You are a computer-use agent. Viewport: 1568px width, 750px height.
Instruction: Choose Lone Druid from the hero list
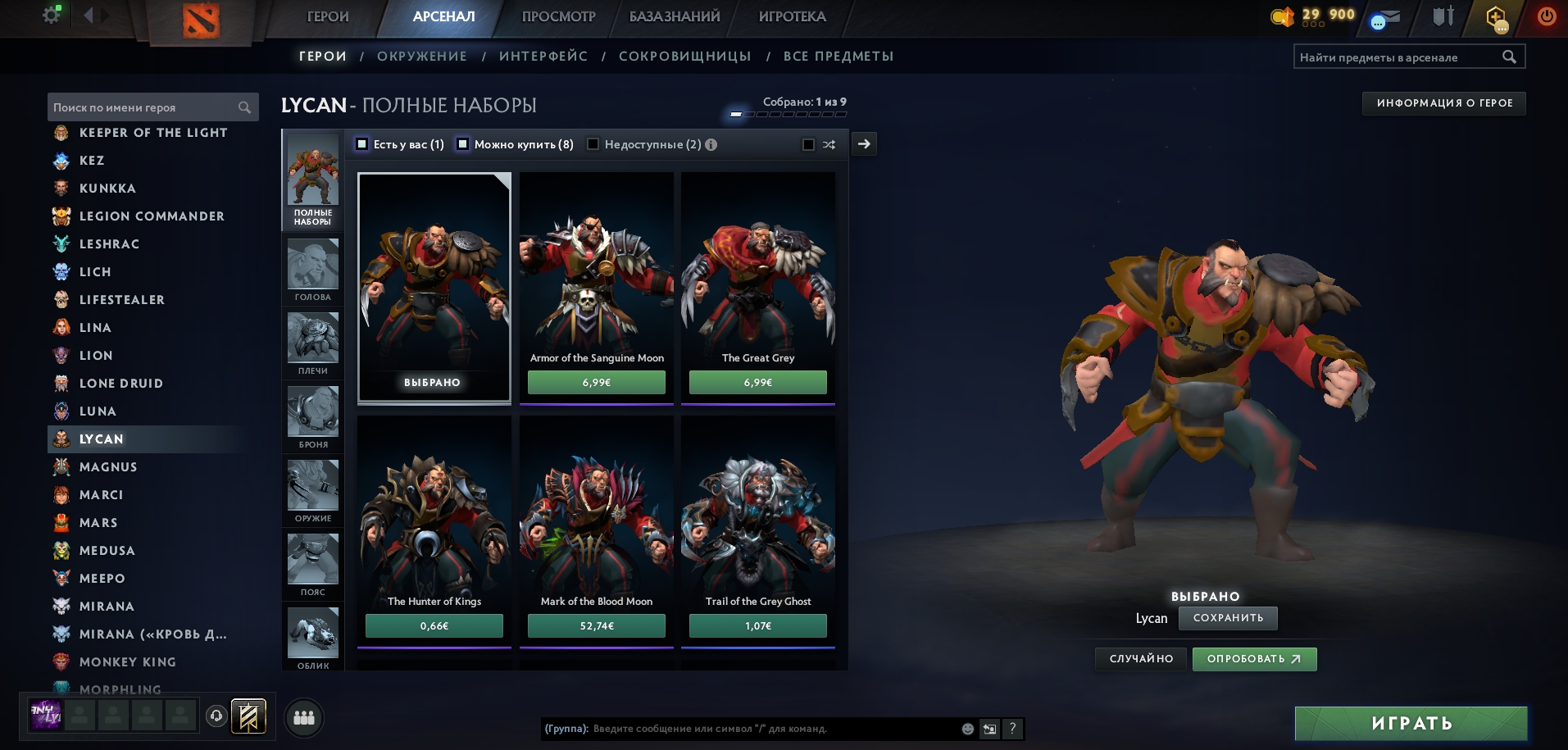[120, 384]
